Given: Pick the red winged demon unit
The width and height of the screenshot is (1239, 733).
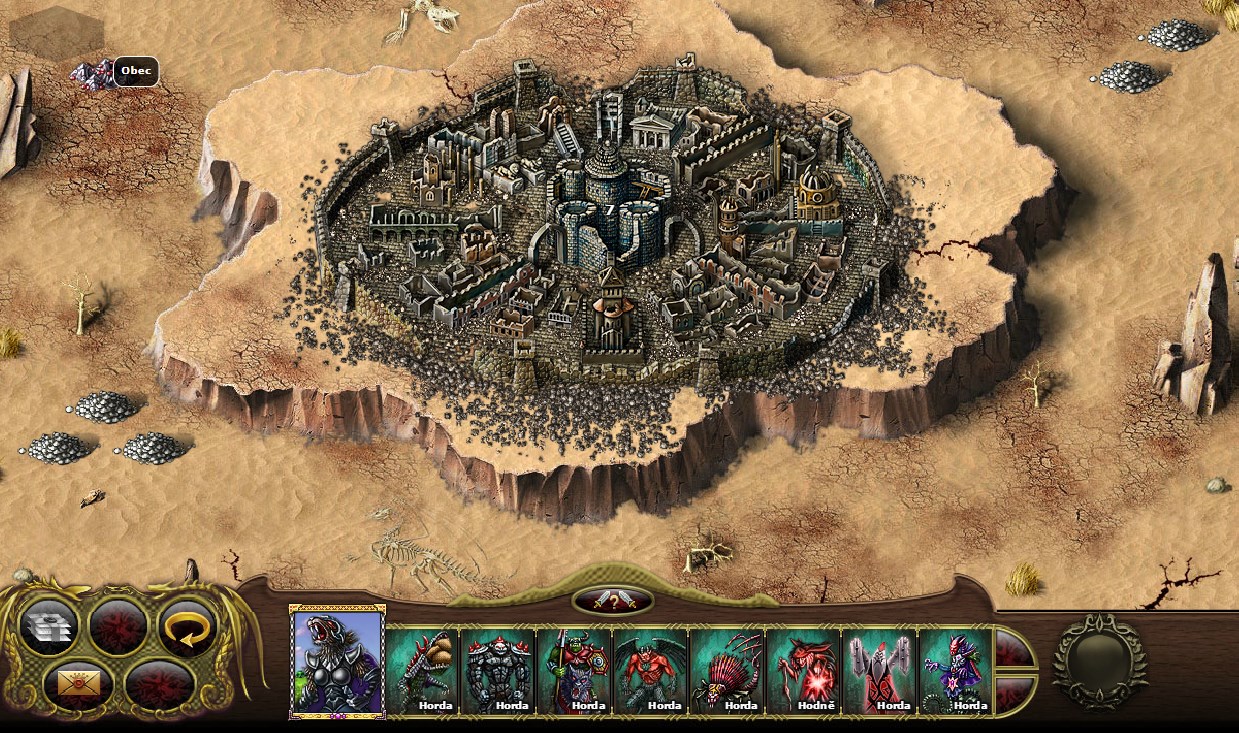Looking at the screenshot, I should click(x=651, y=670).
